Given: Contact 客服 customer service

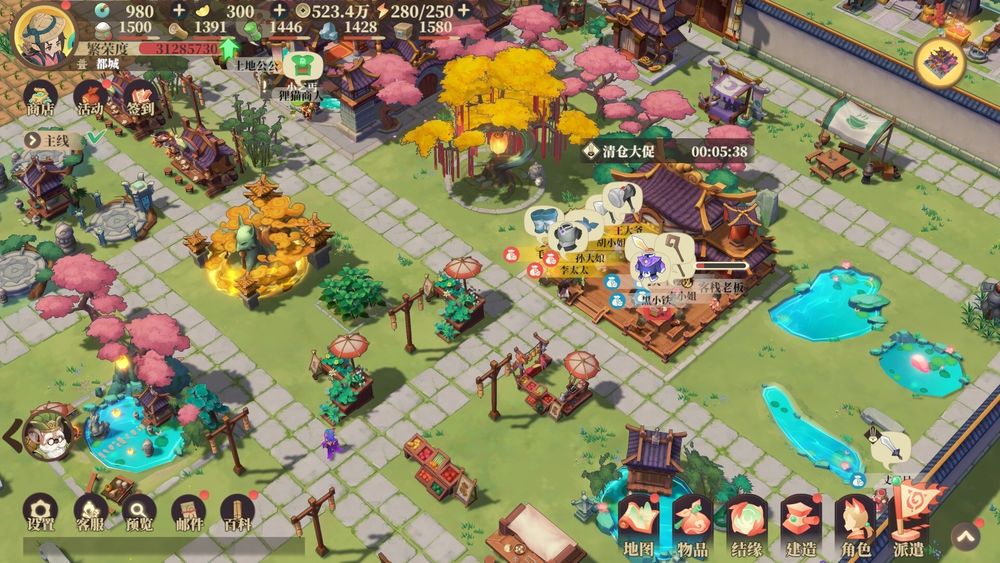Looking at the screenshot, I should pyautogui.click(x=90, y=512).
